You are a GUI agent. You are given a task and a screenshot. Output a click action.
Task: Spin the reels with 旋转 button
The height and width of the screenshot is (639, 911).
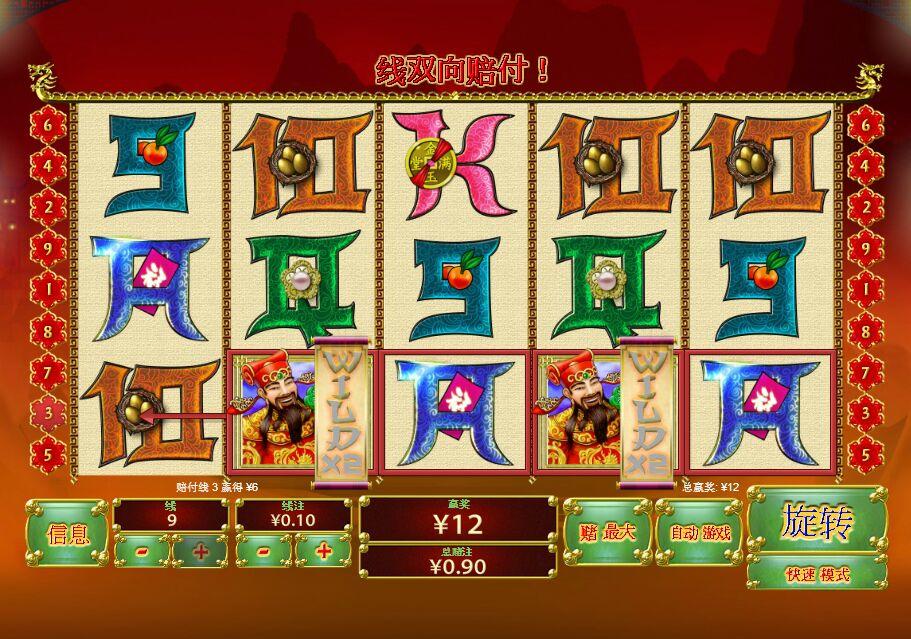coord(816,521)
